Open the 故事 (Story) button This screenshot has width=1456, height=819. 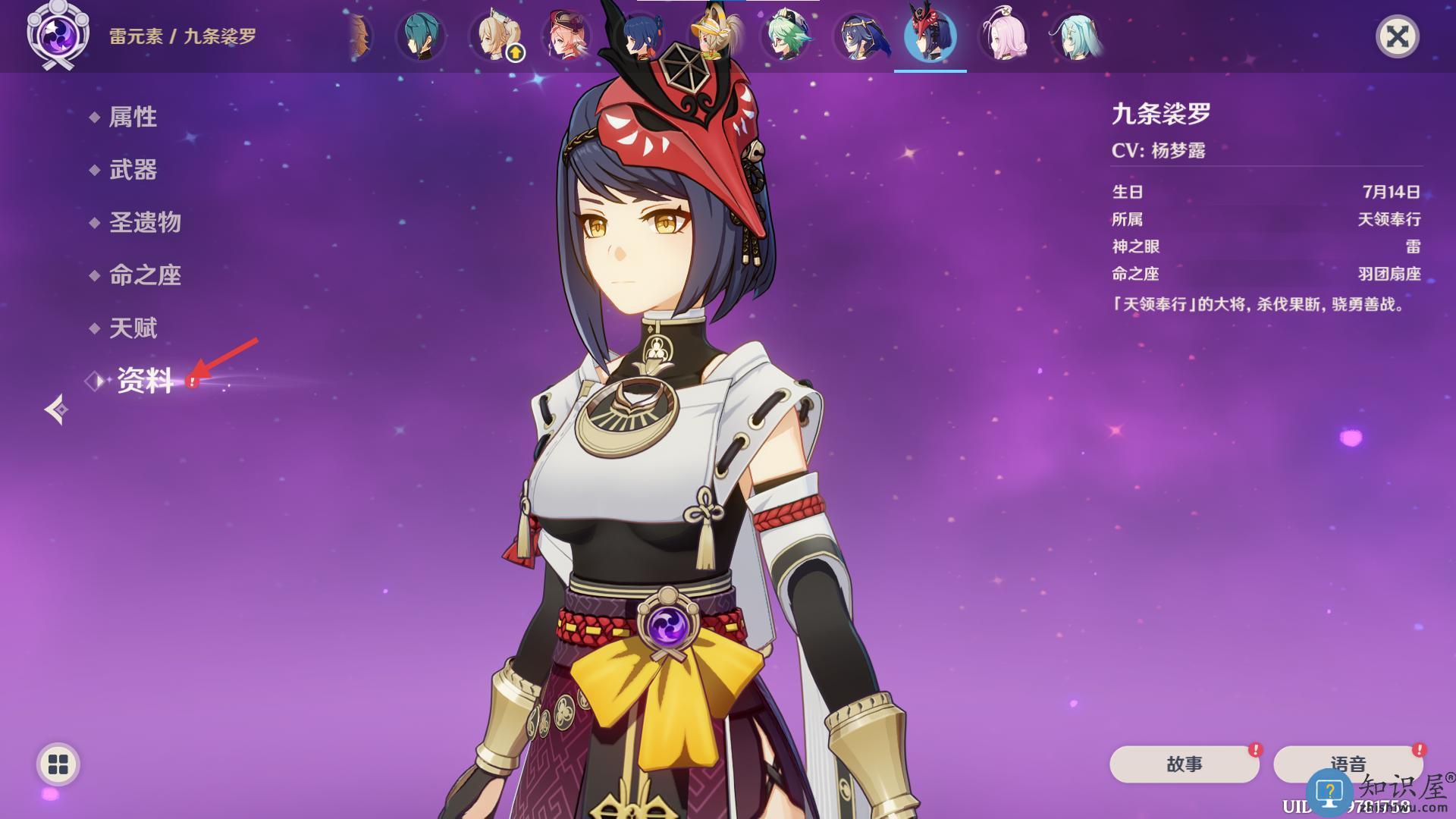point(1184,764)
